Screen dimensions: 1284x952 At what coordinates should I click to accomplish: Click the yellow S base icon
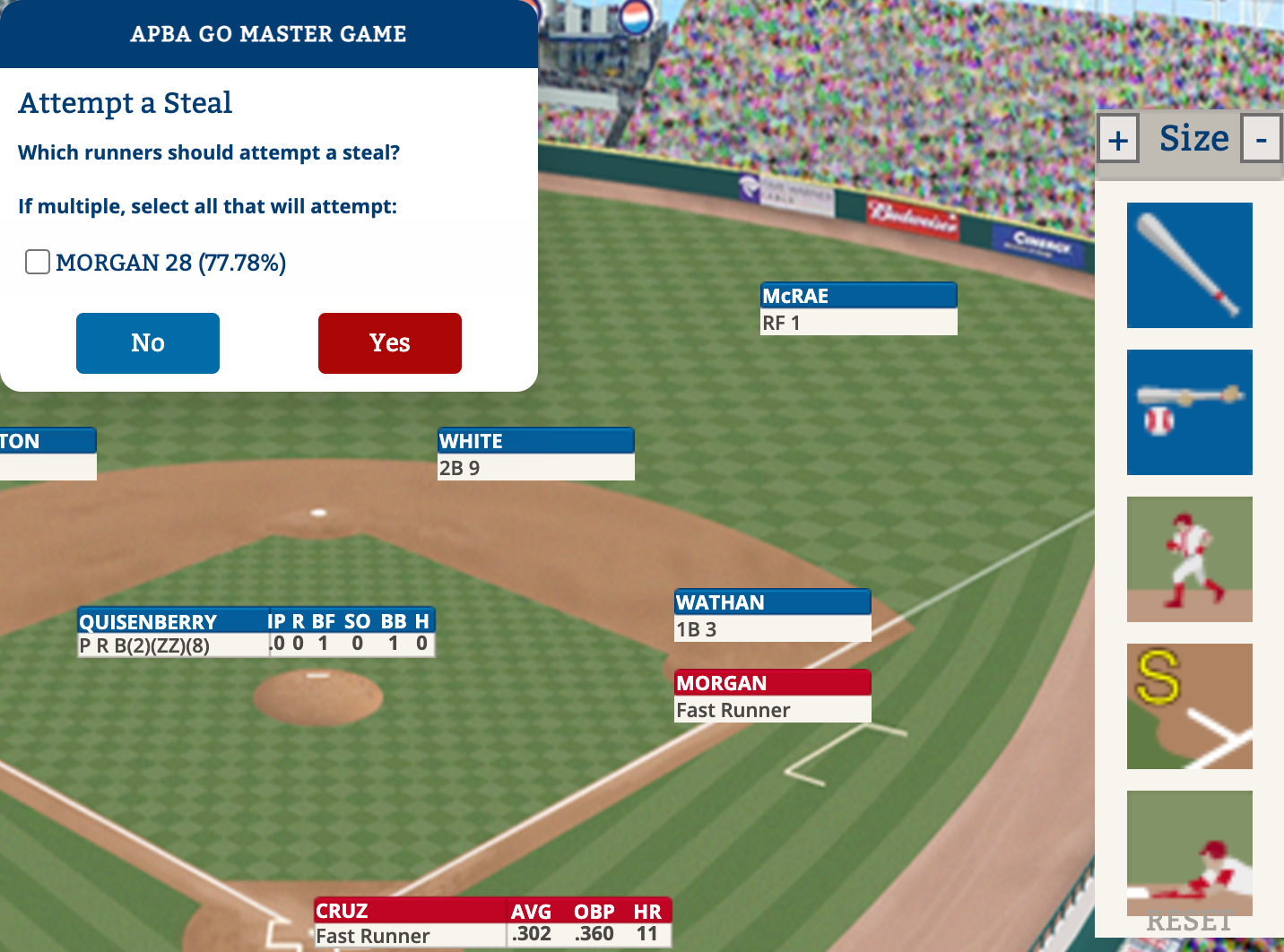[x=1189, y=706]
